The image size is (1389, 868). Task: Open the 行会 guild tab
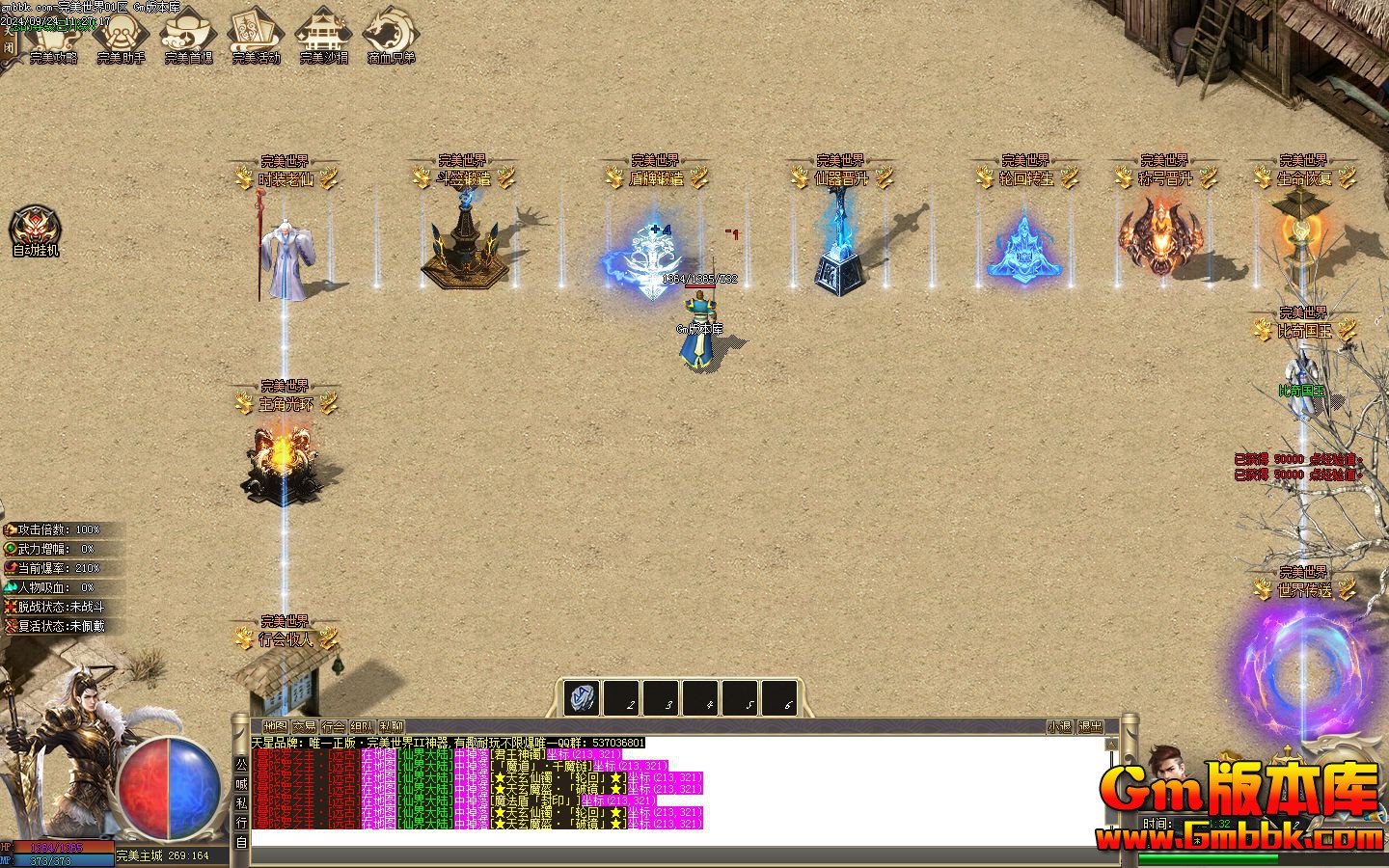(334, 726)
